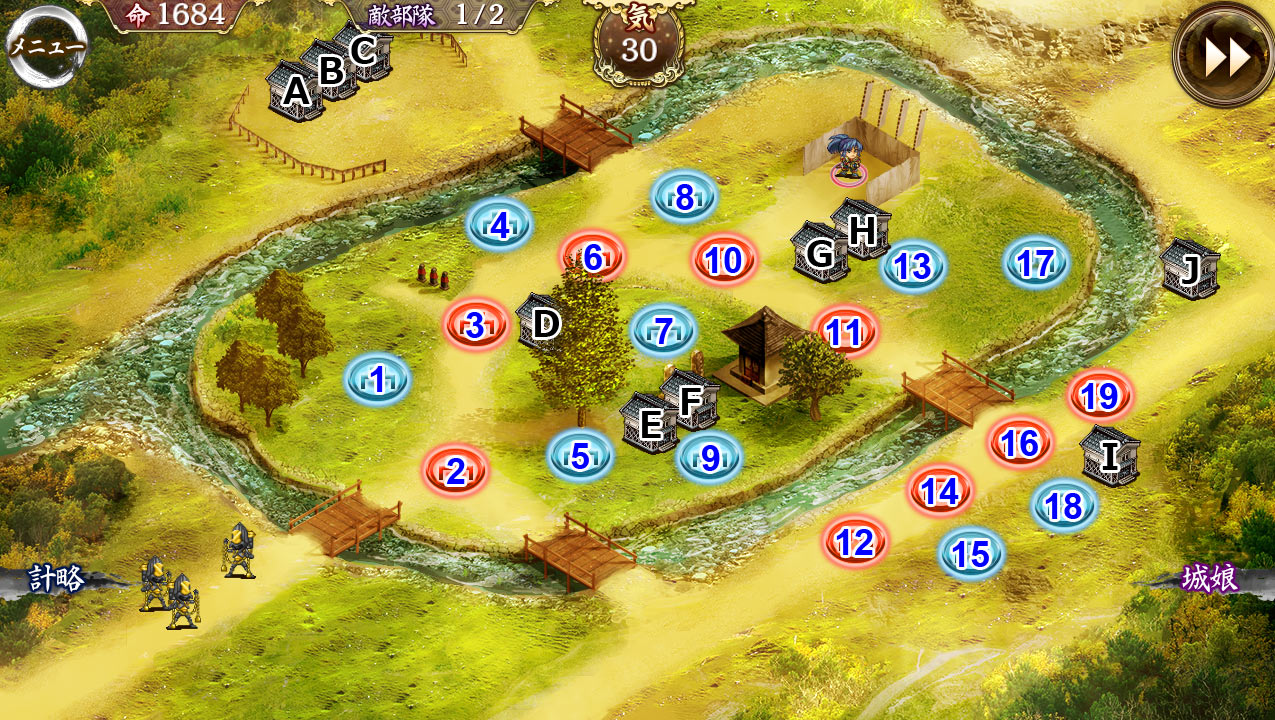Toggle the fast-forward speed button
Viewport: 1275px width, 720px height.
pyautogui.click(x=1226, y=56)
